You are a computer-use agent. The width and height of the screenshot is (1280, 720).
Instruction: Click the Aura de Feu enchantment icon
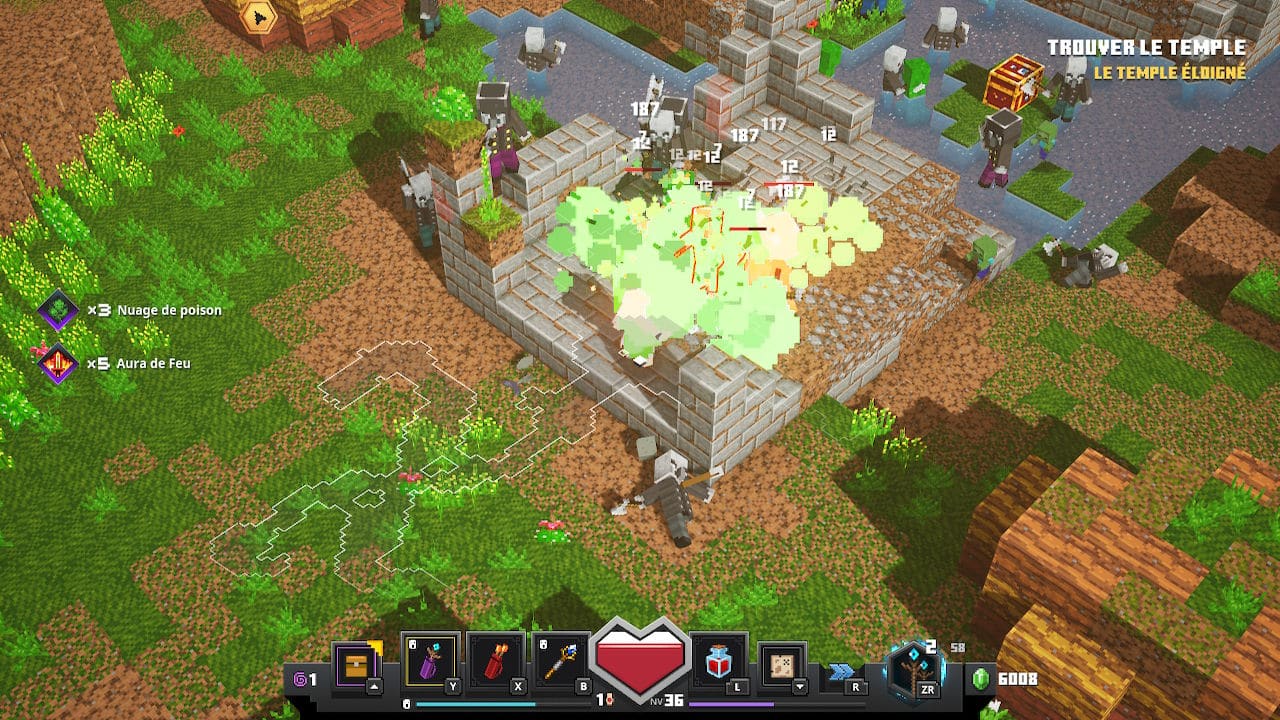click(x=58, y=363)
